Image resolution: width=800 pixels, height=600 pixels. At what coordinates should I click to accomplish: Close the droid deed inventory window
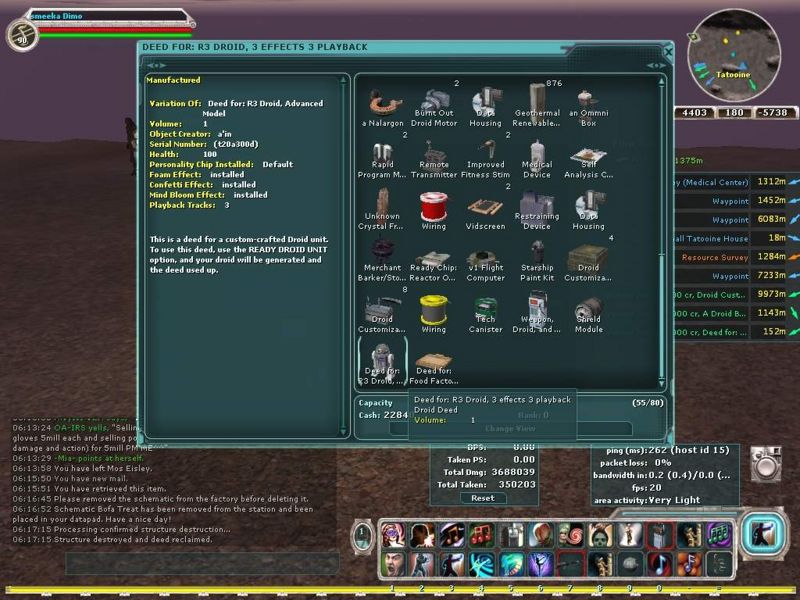[668, 51]
